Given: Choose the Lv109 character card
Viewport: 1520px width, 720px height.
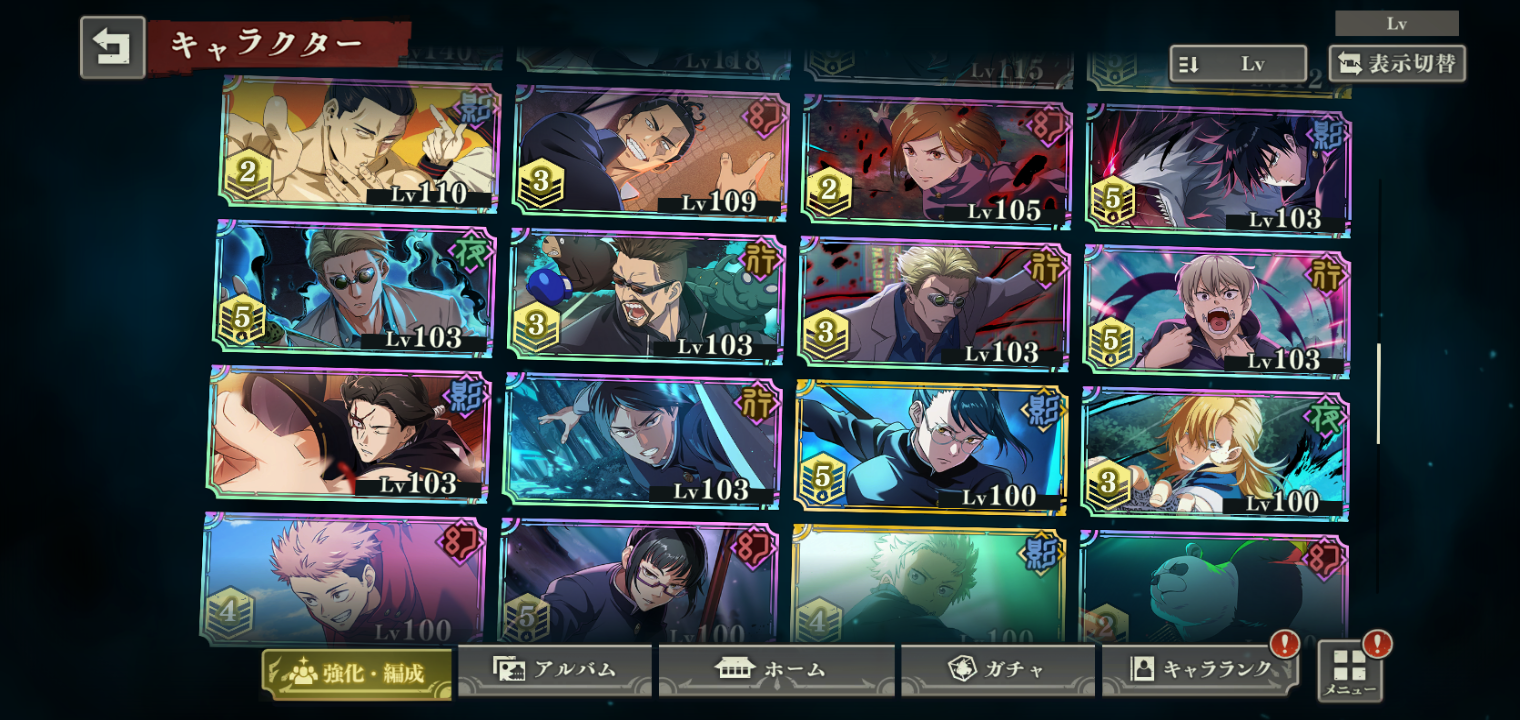Looking at the screenshot, I should pos(650,151).
